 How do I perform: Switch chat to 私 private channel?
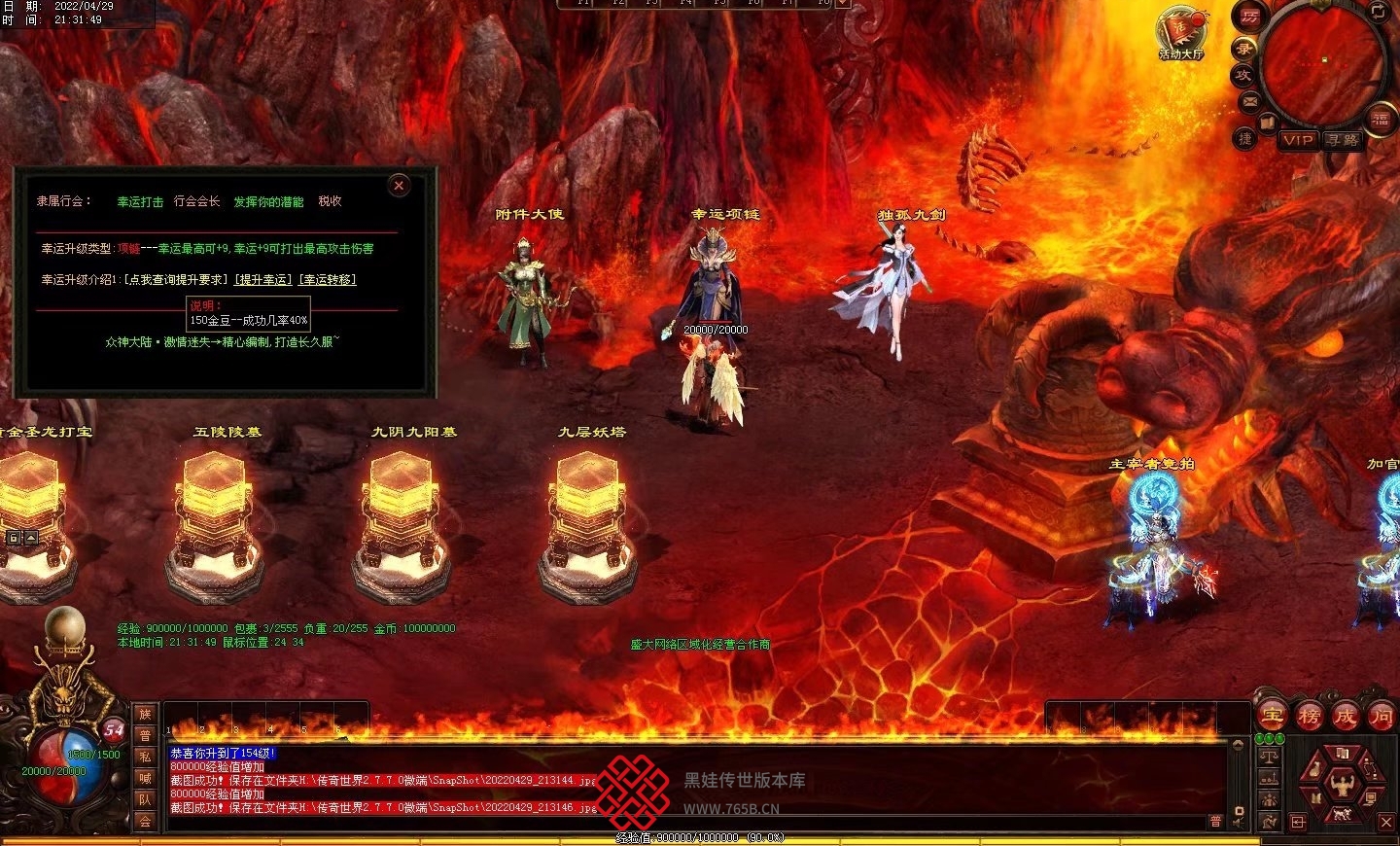pos(145,757)
